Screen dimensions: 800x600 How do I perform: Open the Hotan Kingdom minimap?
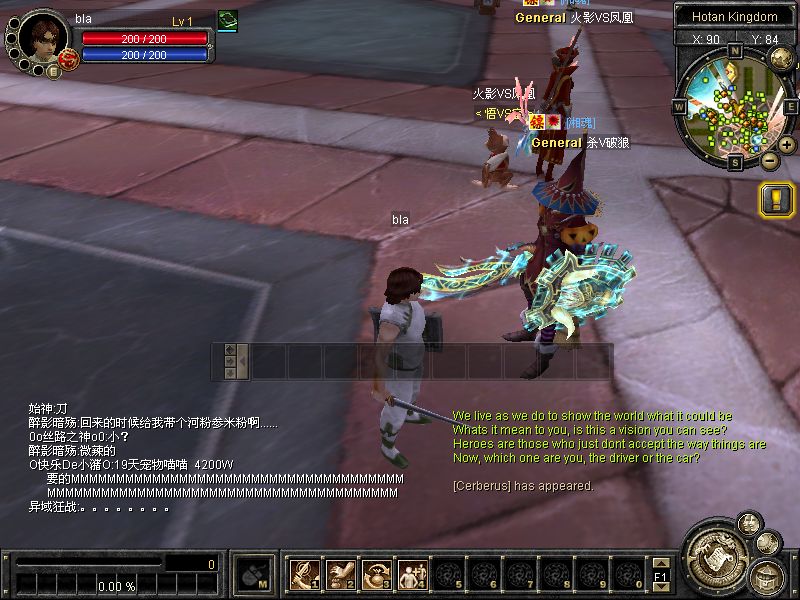tap(734, 103)
